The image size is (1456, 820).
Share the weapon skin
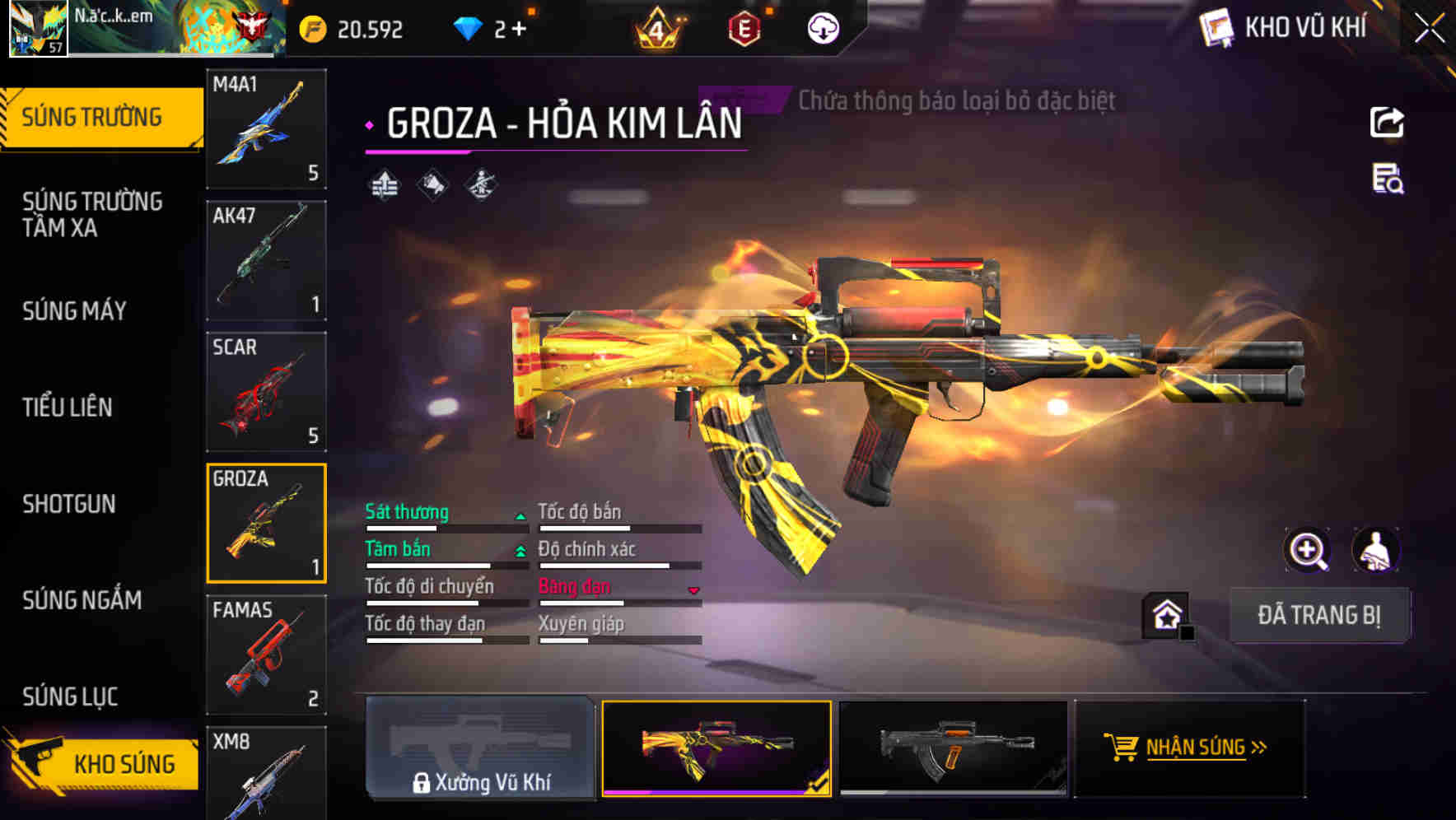(x=1387, y=123)
